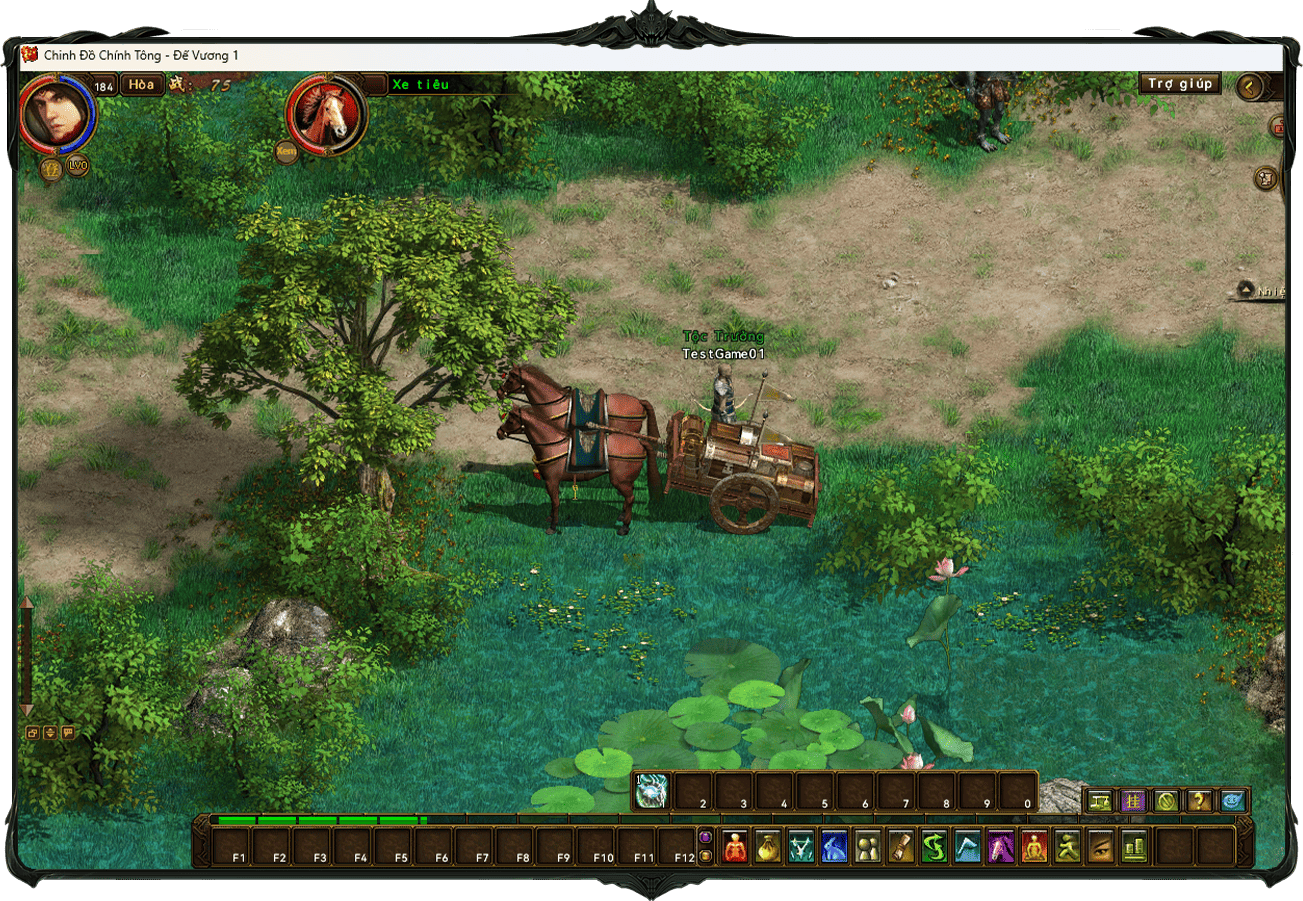Click the yellow question mark button
This screenshot has width=1303, height=901.
(x=1198, y=801)
